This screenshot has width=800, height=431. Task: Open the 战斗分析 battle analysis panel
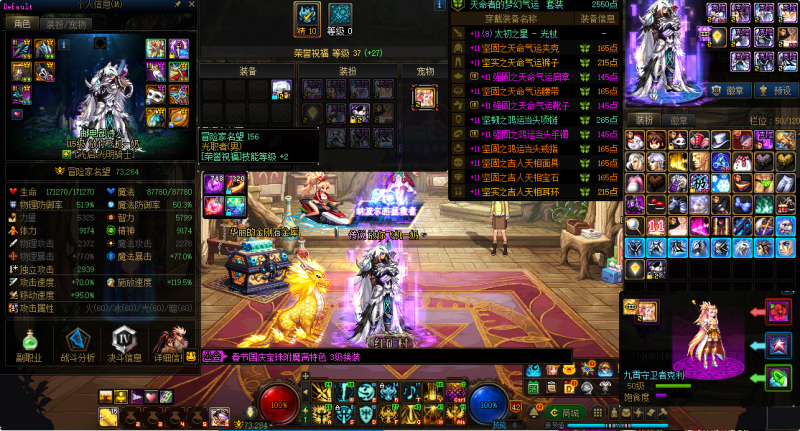(x=76, y=343)
